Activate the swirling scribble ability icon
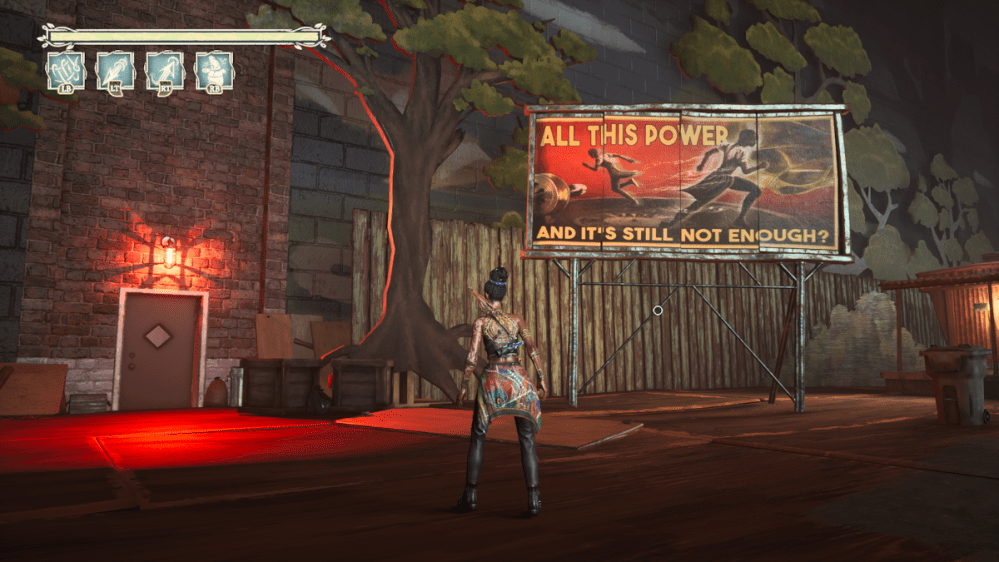This screenshot has width=999, height=562. tap(66, 70)
